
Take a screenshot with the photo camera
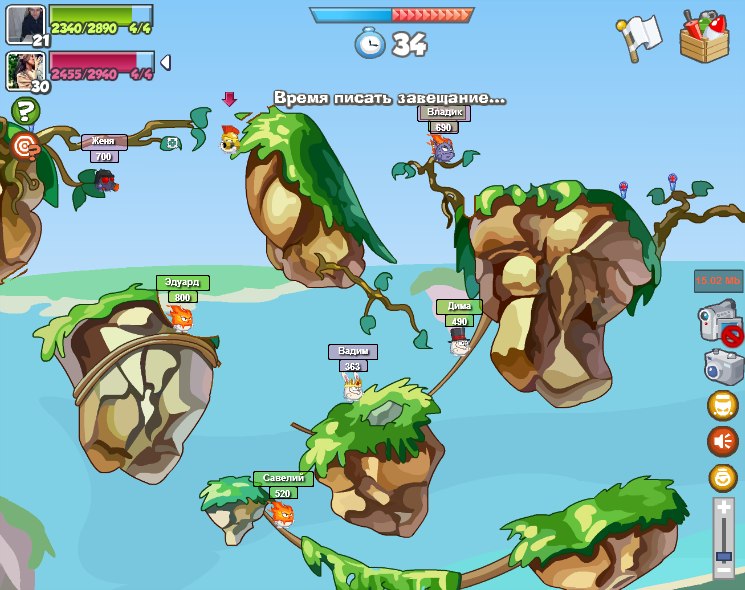click(723, 366)
